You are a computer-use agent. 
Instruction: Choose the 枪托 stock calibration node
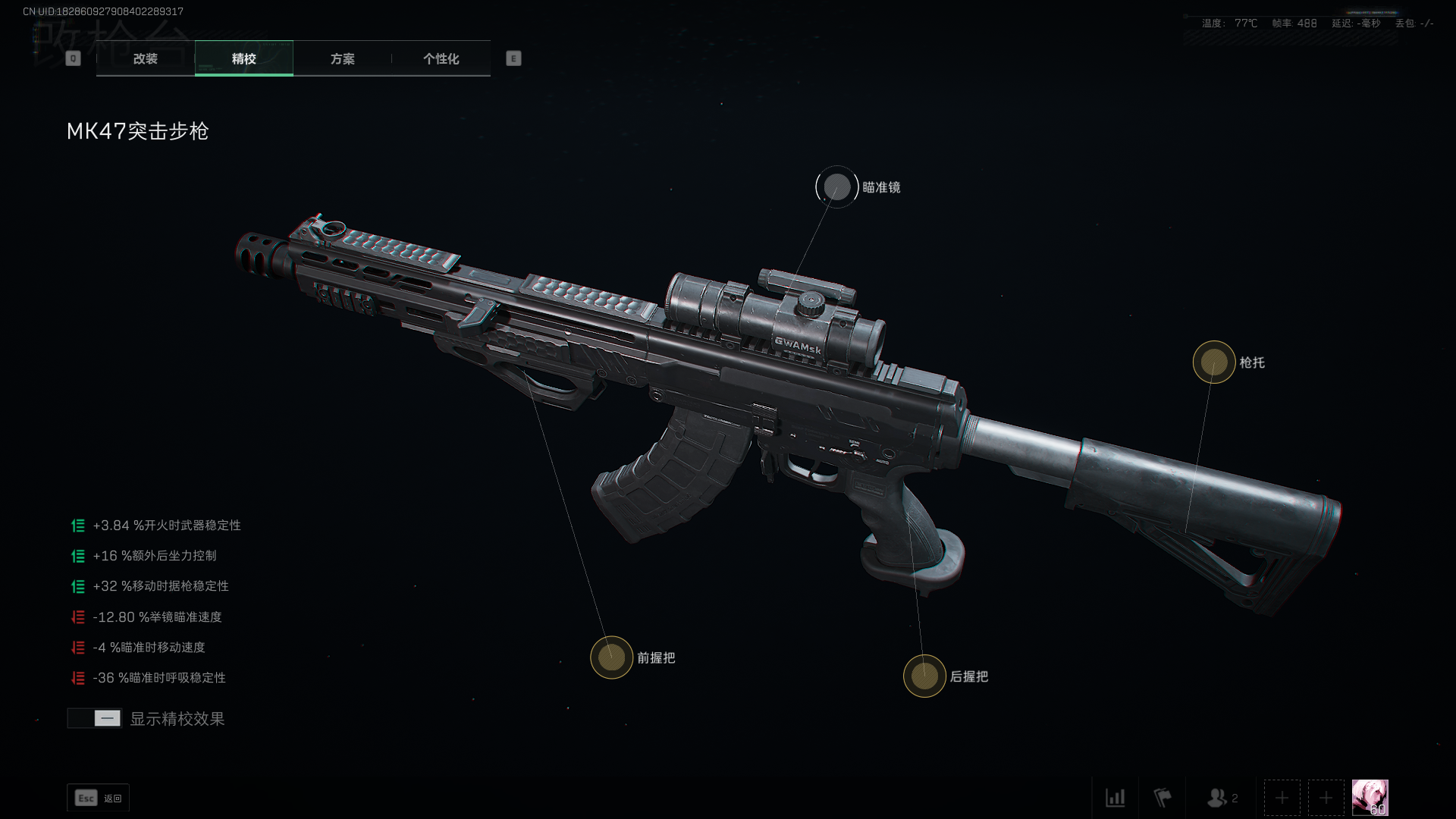1214,362
